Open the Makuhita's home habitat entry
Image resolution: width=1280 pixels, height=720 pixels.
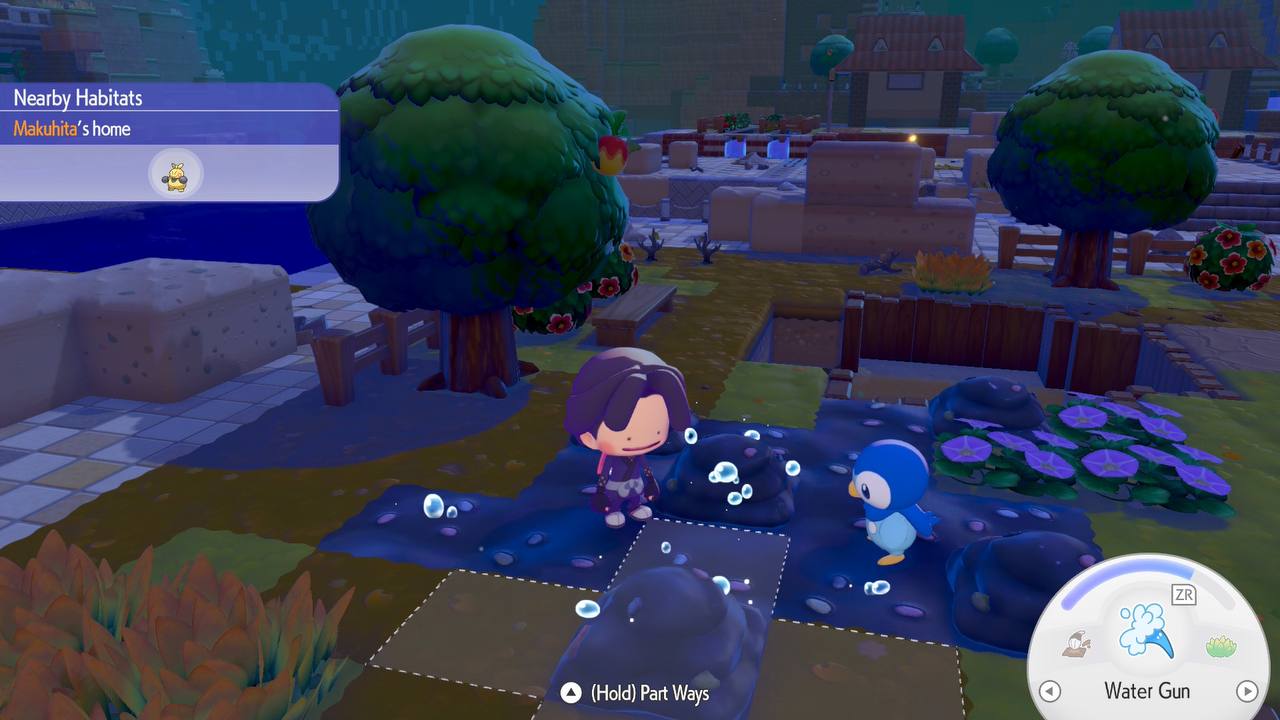coord(72,129)
